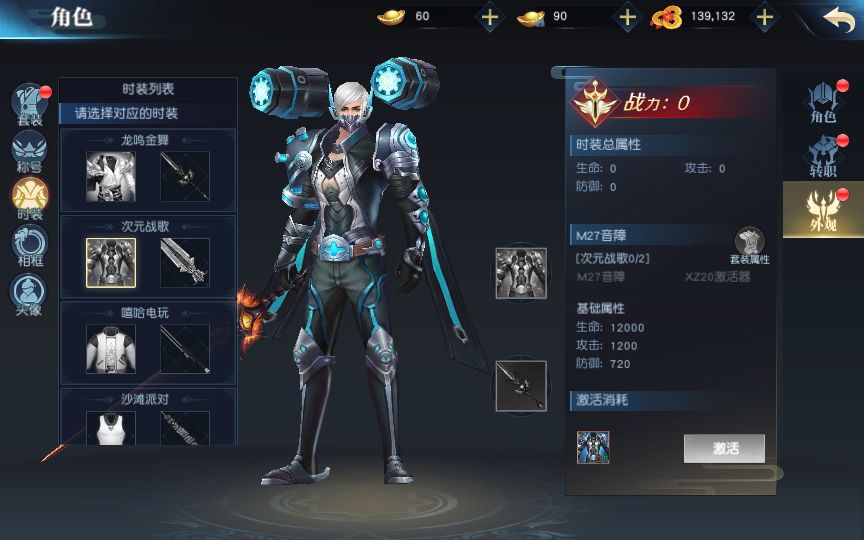Image resolution: width=864 pixels, height=540 pixels.
Task: Switch to the 转职 class change tab
Action: (823, 157)
